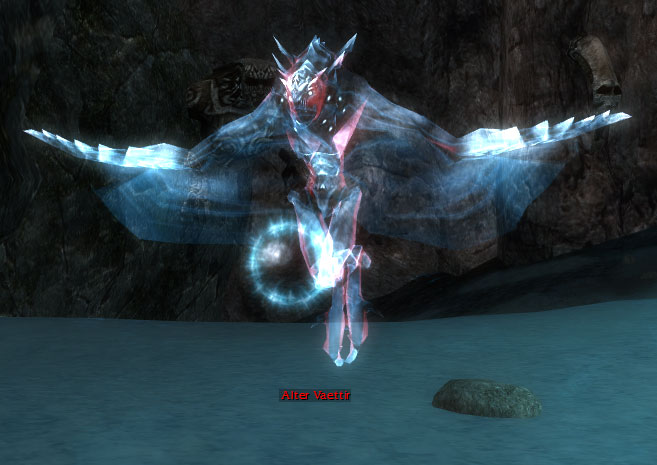This screenshot has height=465, width=657.
Task: Select the Alter Vaettir name label
Action: point(315,396)
